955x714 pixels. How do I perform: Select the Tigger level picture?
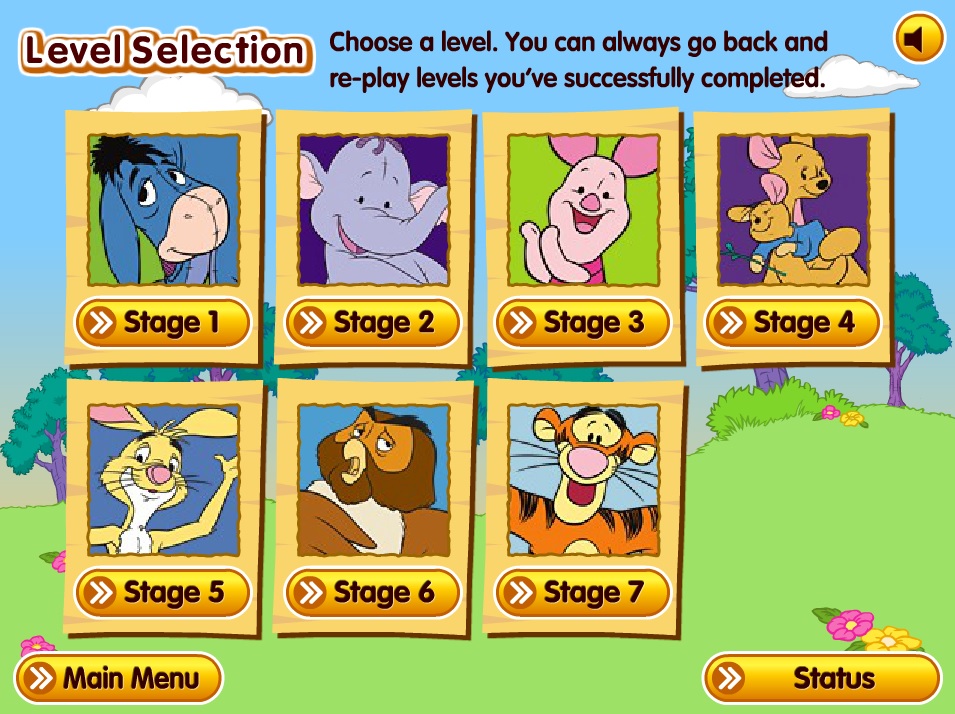(x=583, y=480)
